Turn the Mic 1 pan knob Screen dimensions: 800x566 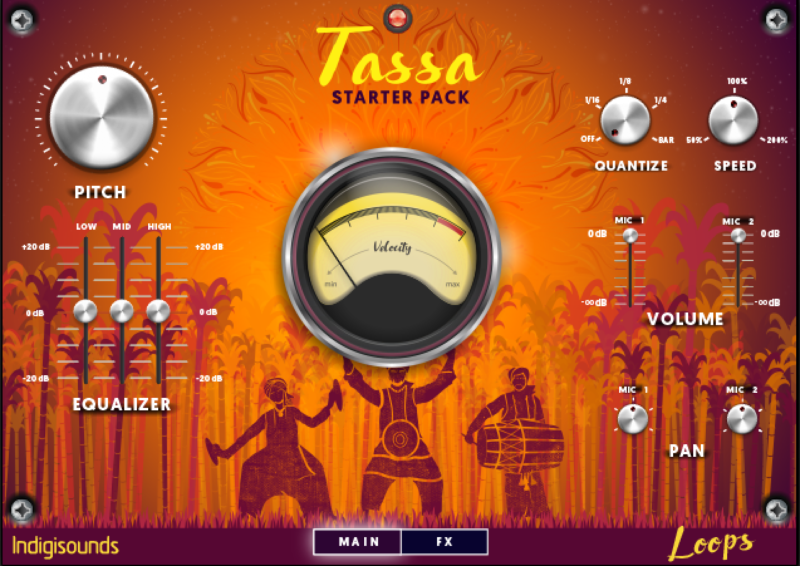(x=632, y=419)
